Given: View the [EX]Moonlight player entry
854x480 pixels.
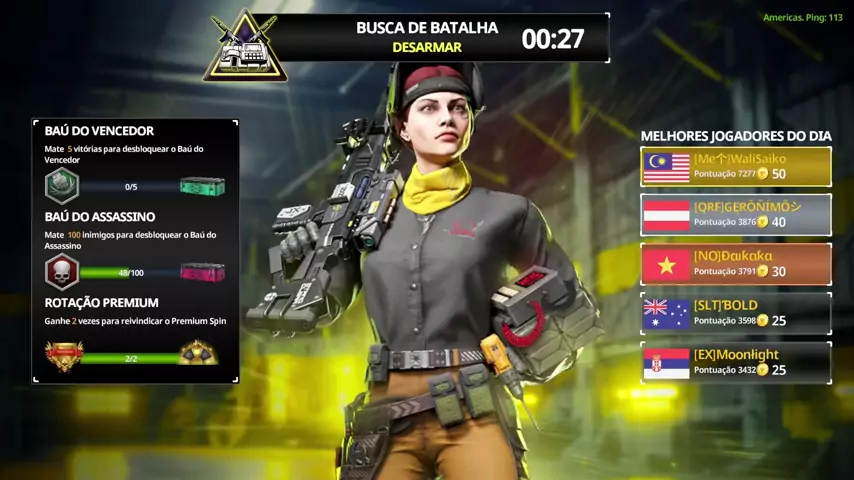Looking at the screenshot, I should point(736,363).
